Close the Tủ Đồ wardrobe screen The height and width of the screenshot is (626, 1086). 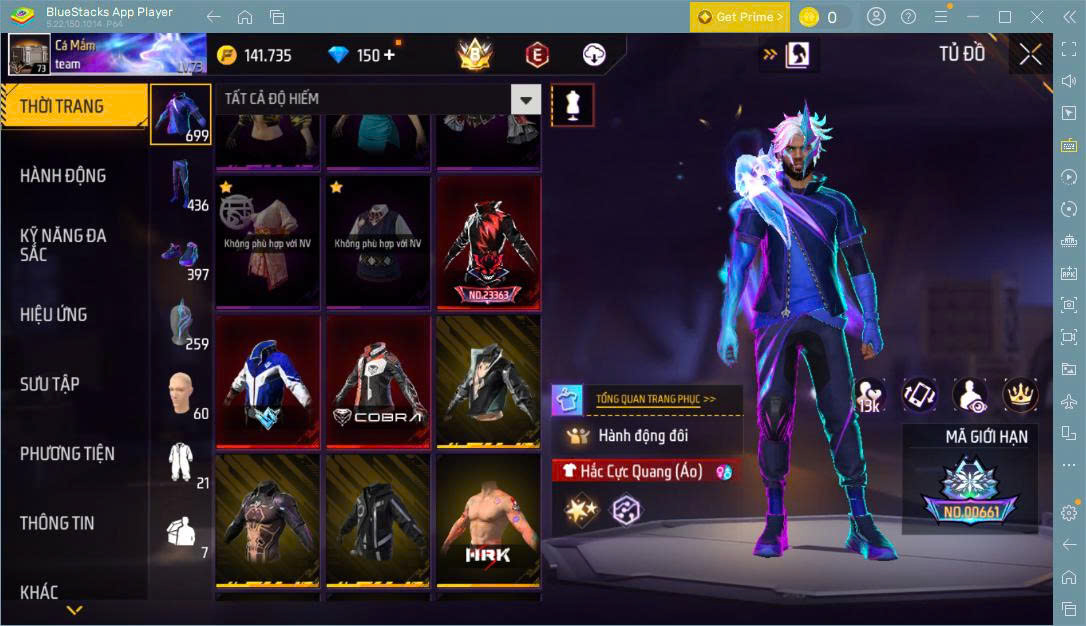1030,55
